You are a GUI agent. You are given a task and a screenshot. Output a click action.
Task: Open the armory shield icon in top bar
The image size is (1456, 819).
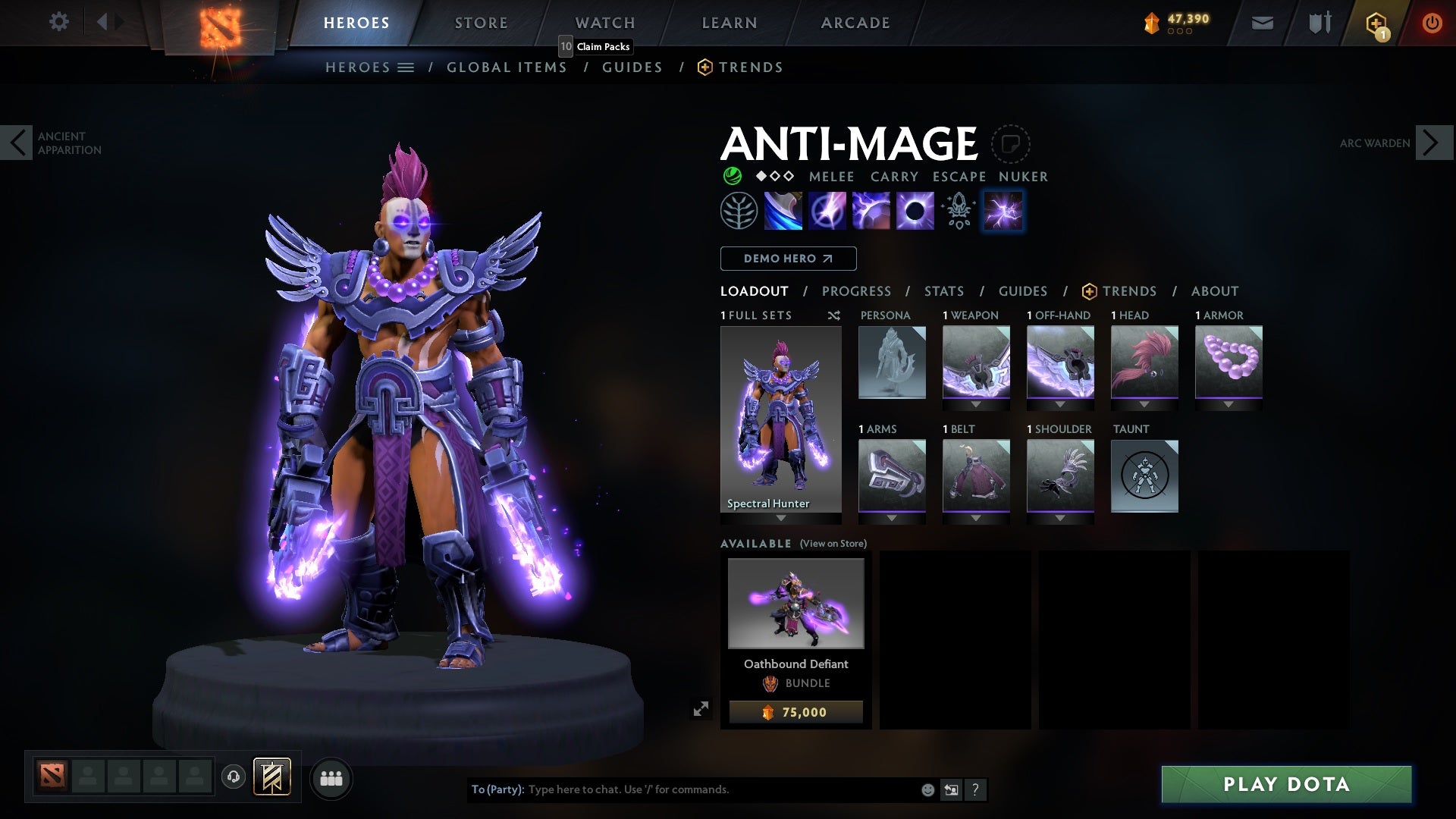tap(1319, 22)
